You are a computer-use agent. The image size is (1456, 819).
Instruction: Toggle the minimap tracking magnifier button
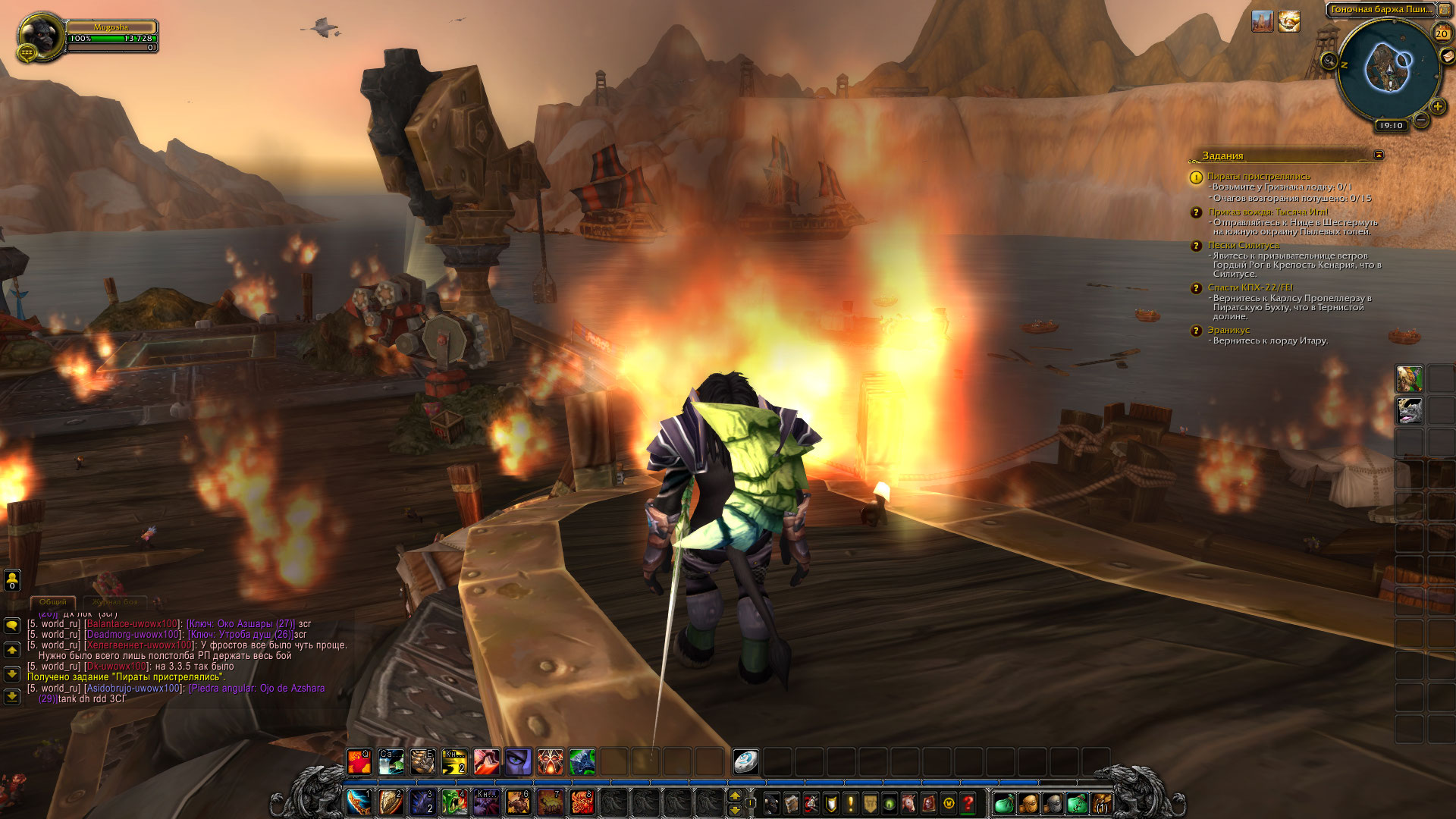(x=1329, y=61)
